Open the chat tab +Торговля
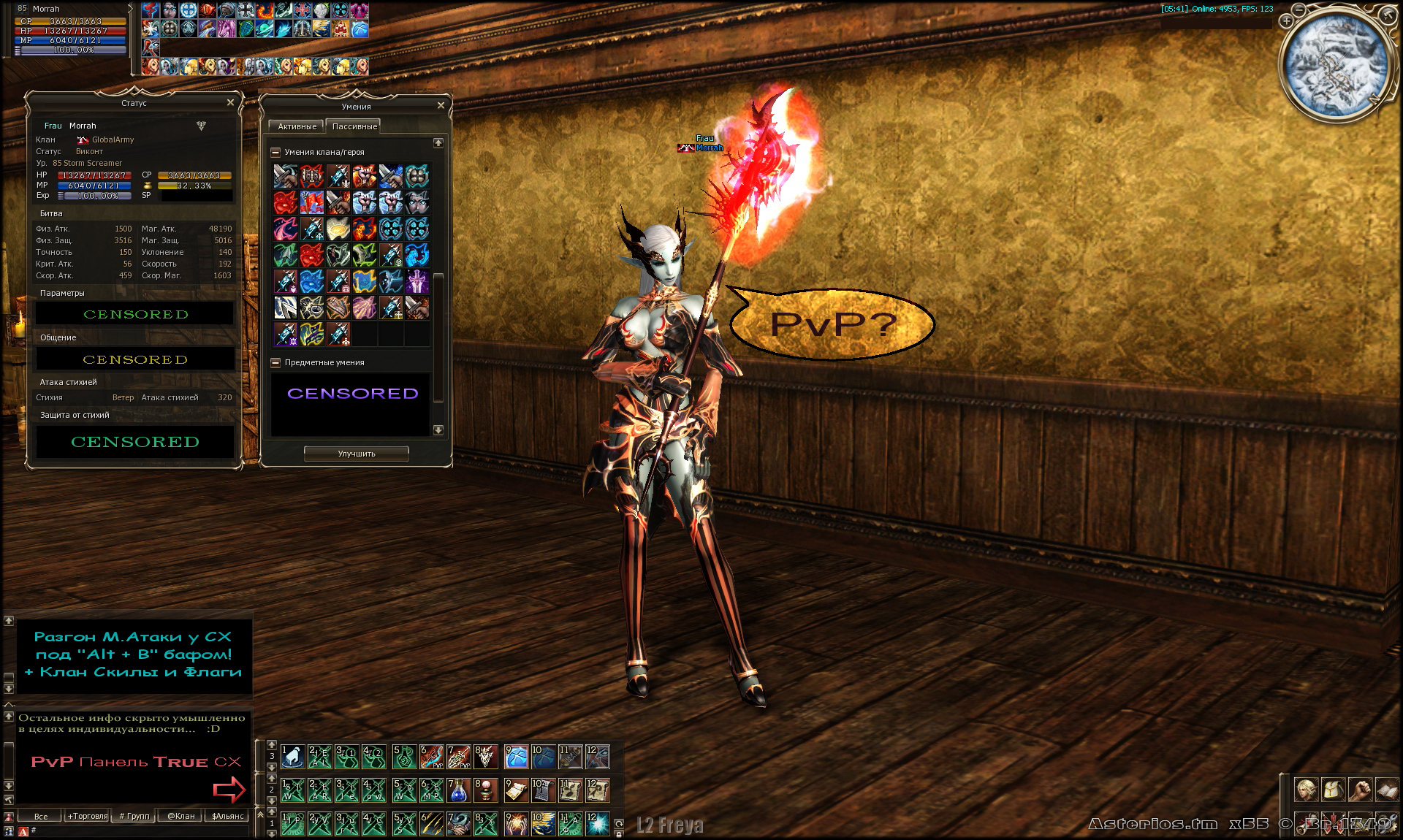The image size is (1403, 840). 88,816
